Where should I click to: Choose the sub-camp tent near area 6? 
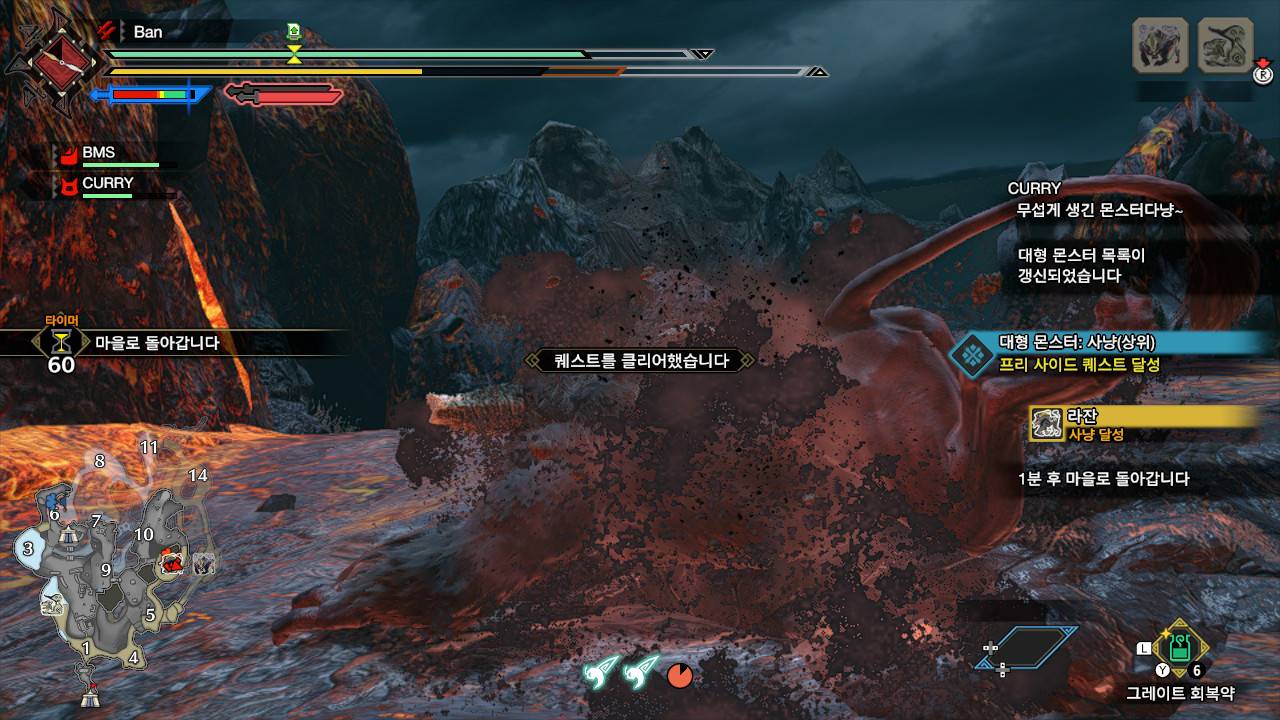pos(67,534)
